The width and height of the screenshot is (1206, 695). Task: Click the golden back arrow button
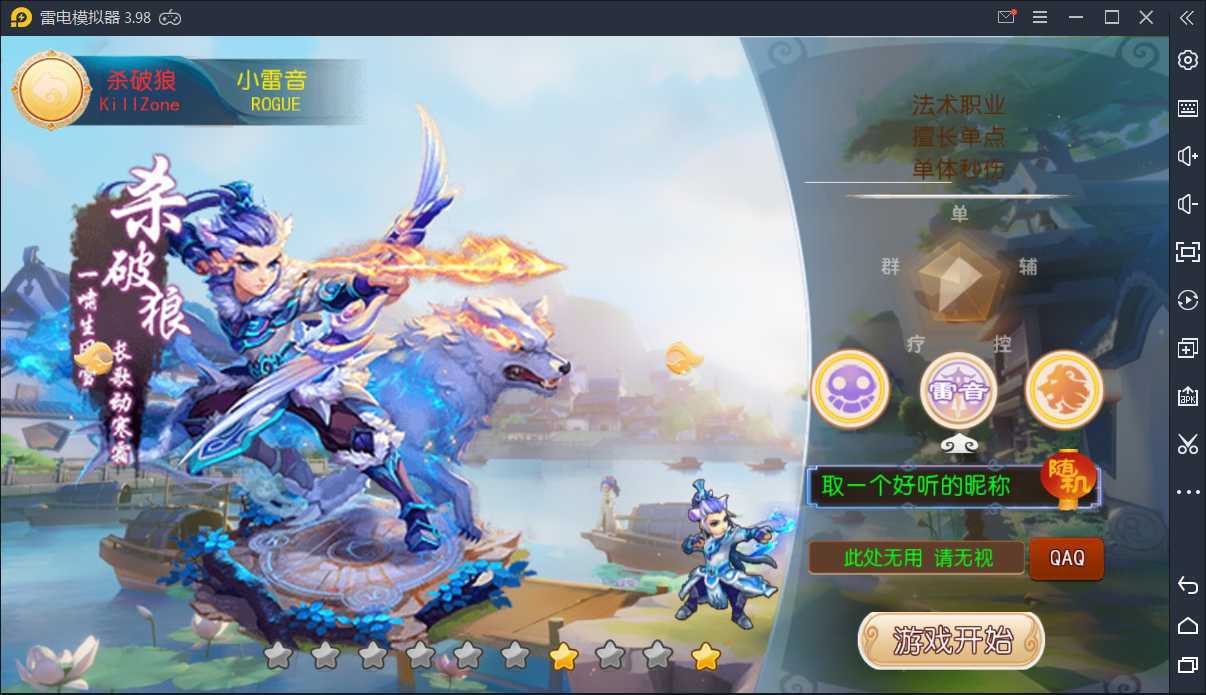(x=52, y=90)
